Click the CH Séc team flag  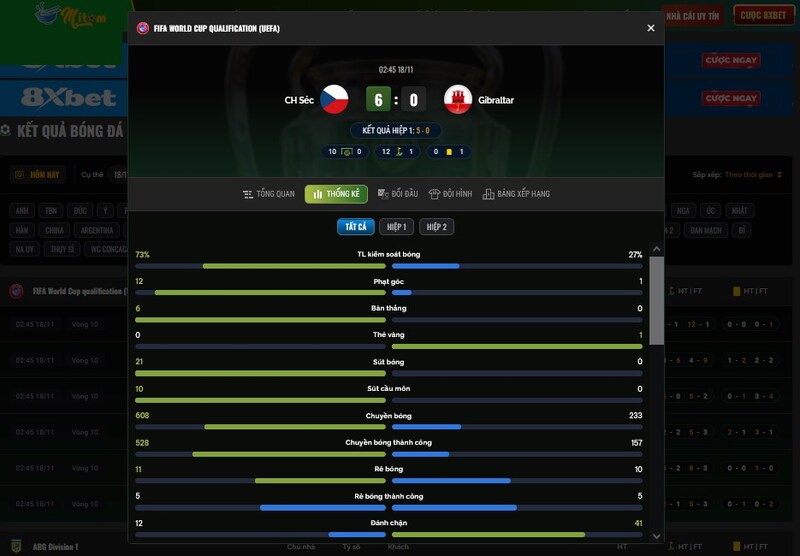tap(334, 99)
